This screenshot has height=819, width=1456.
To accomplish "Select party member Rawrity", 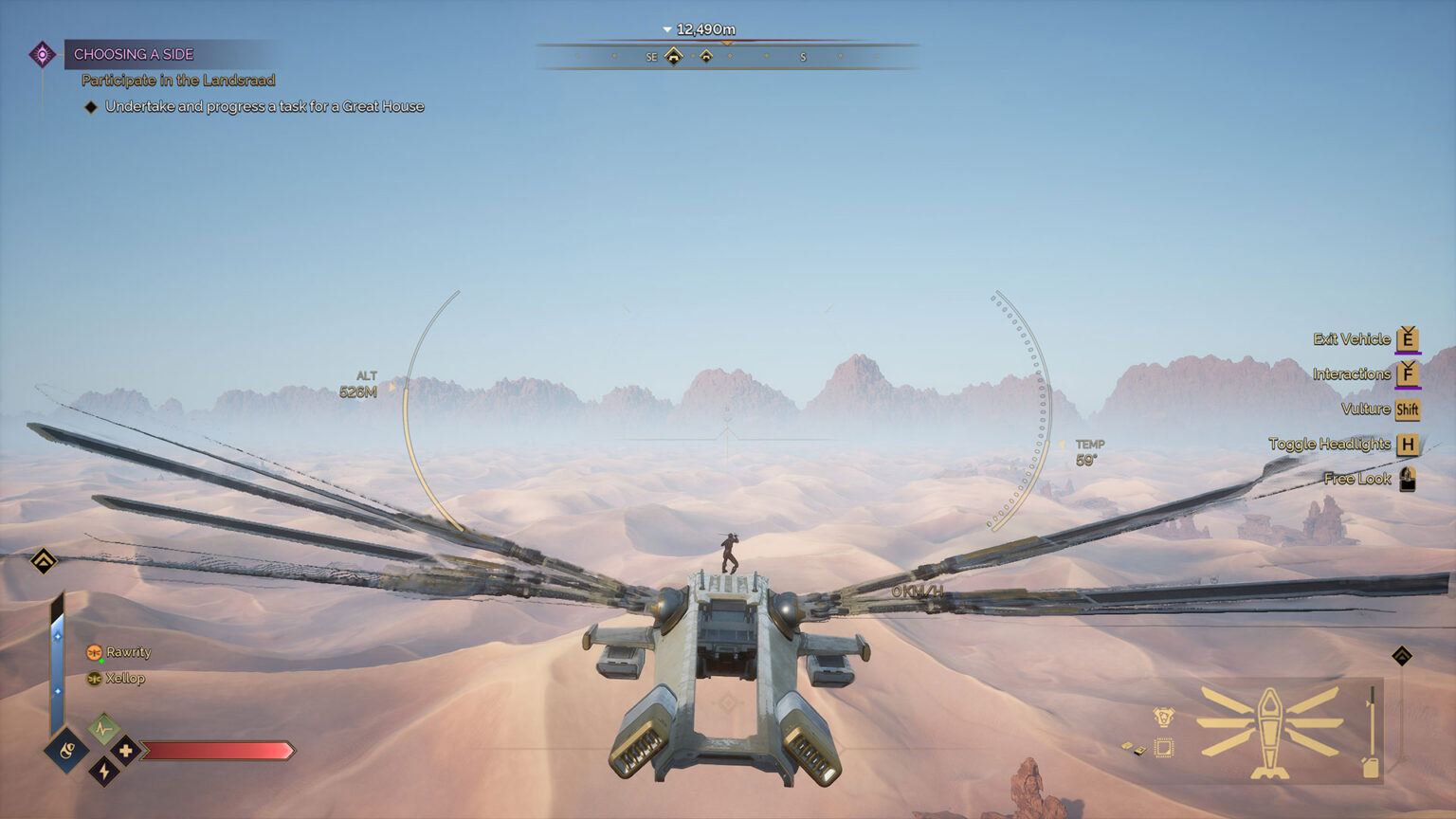I will (128, 652).
